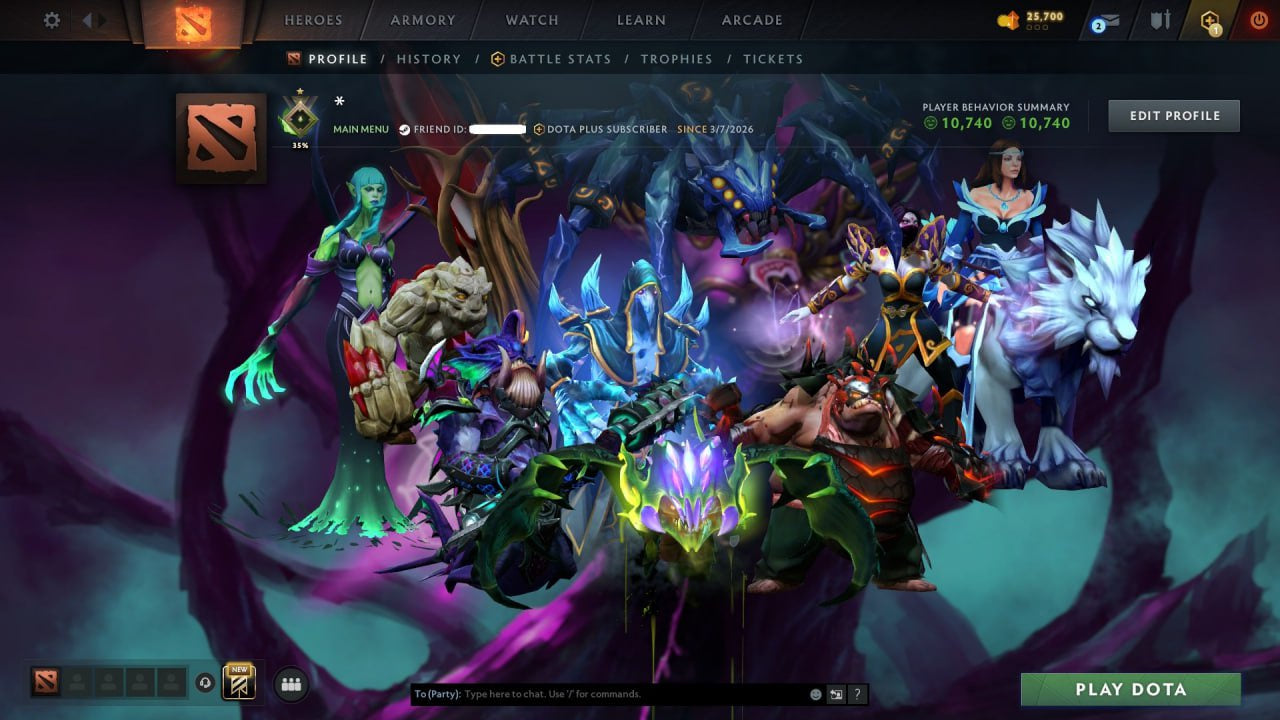Viewport: 1280px width, 720px height.
Task: Switch to the HISTORY tab
Action: click(x=429, y=59)
